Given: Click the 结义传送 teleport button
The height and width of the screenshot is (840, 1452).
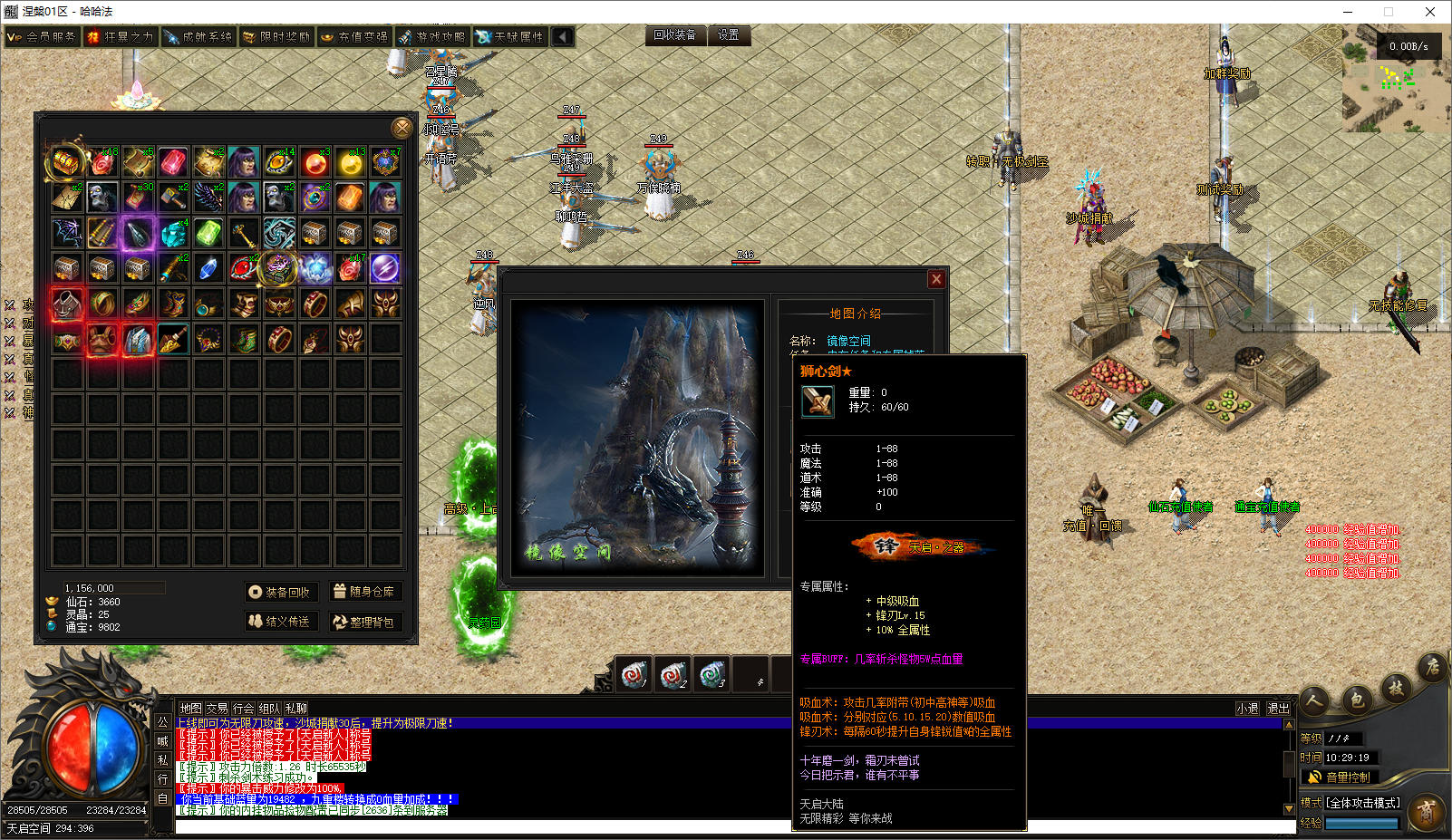Looking at the screenshot, I should tap(281, 622).
